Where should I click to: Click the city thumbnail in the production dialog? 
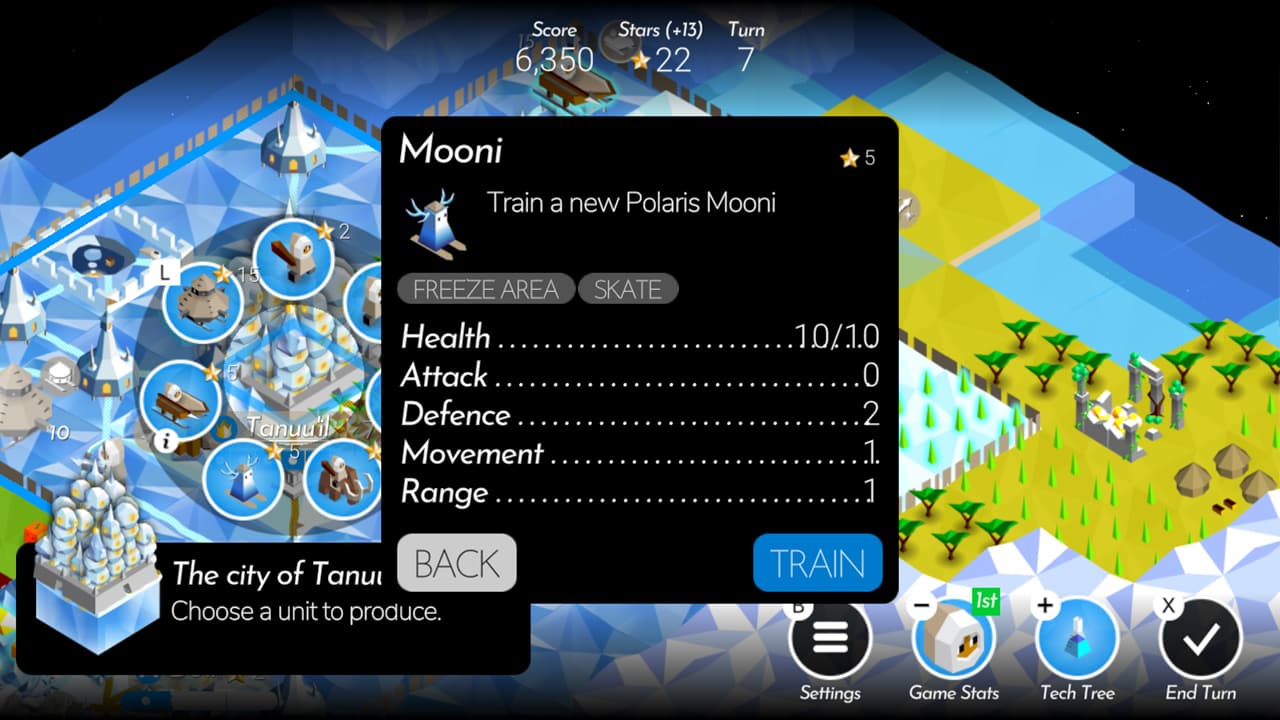coord(95,590)
